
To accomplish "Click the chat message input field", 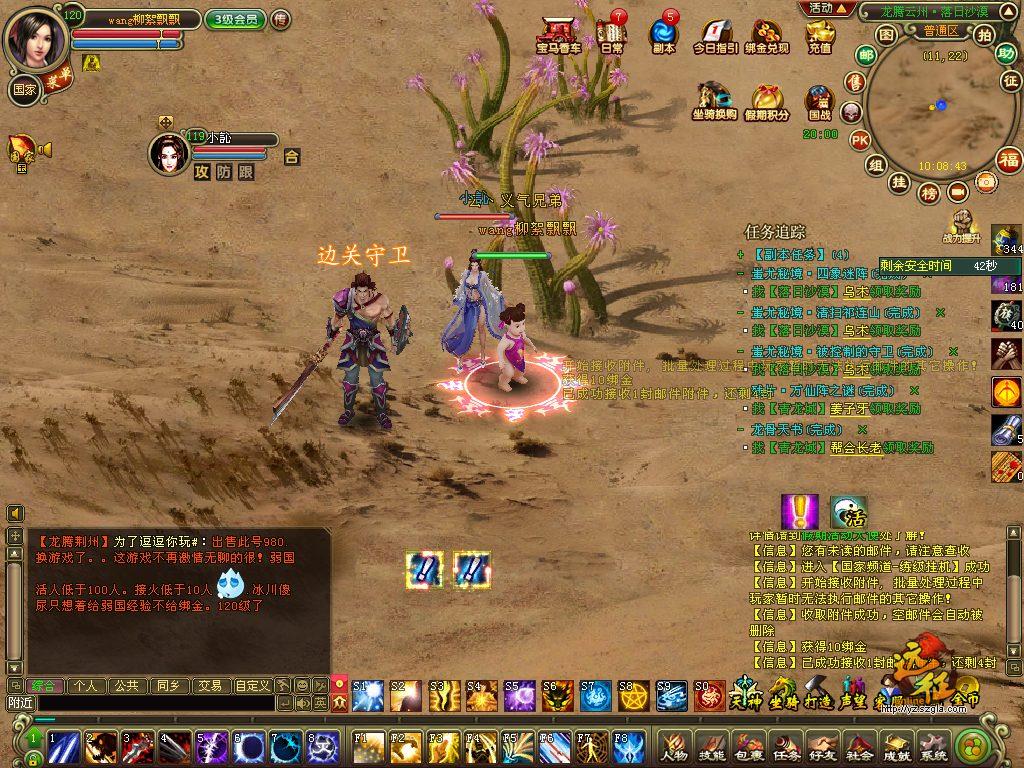I will 150,703.
